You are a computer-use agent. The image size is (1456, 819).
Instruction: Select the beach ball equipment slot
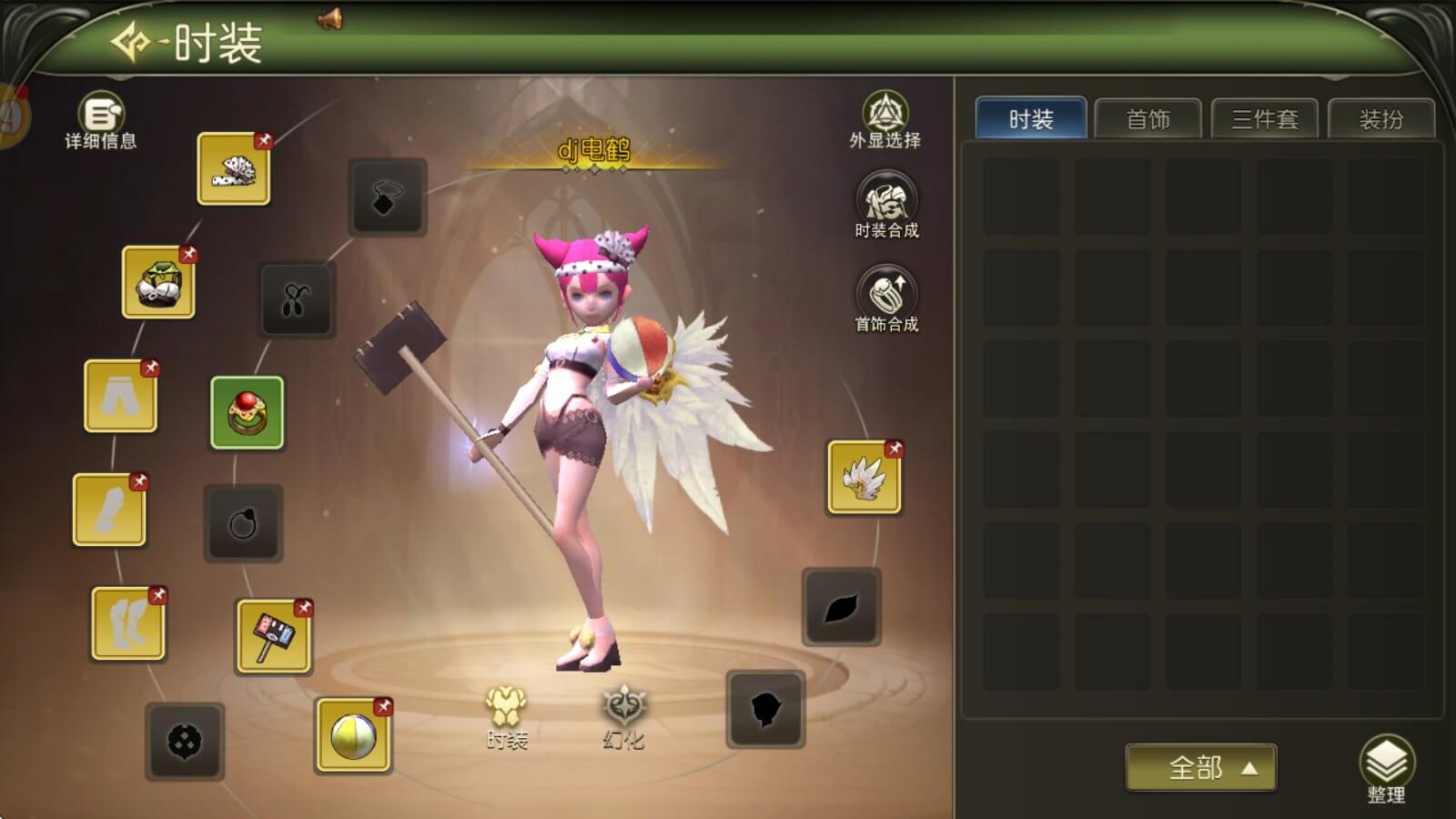coord(353,735)
